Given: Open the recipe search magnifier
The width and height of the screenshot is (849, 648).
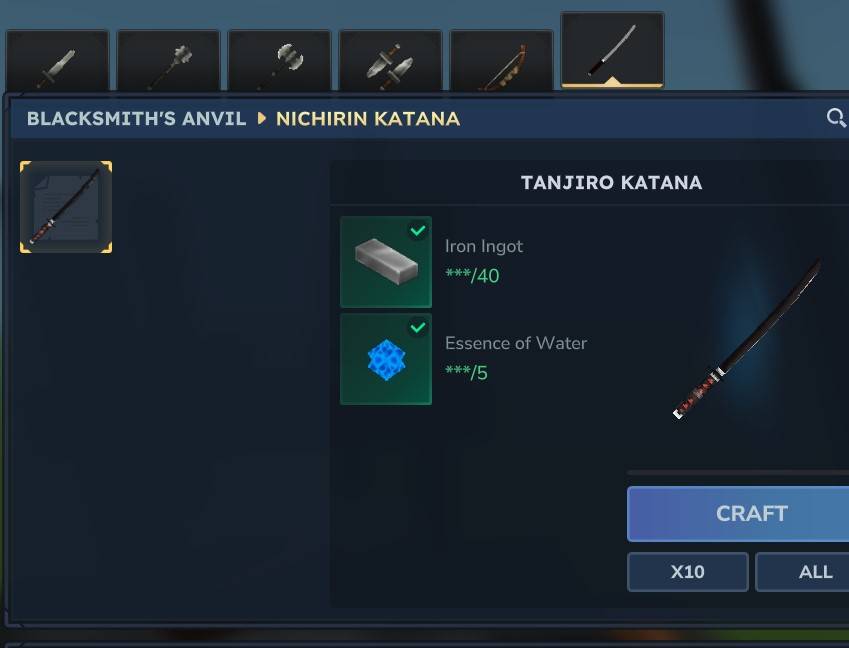Looking at the screenshot, I should point(836,118).
